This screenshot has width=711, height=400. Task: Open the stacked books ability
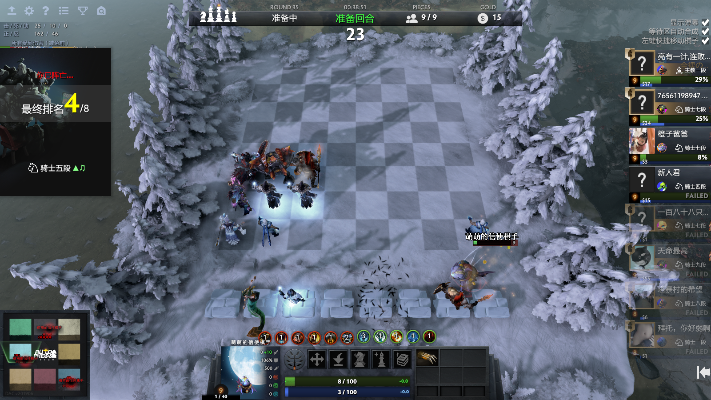click(401, 359)
